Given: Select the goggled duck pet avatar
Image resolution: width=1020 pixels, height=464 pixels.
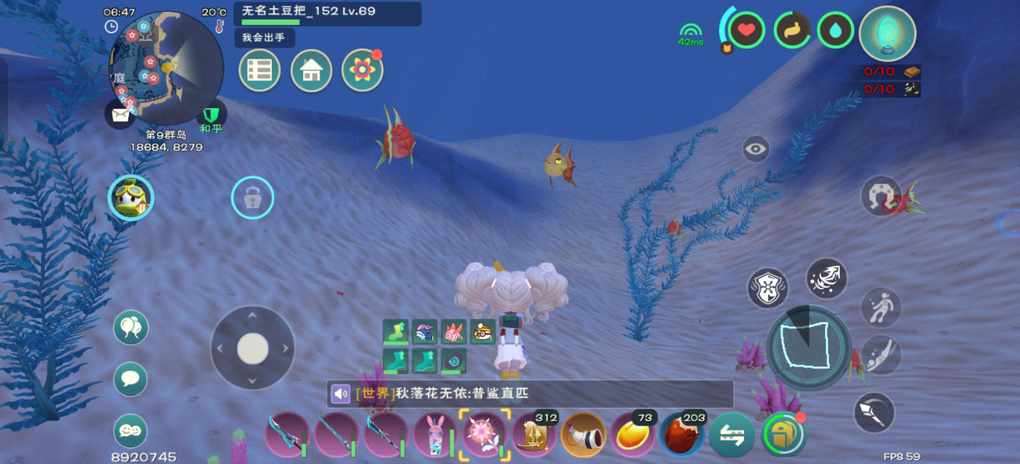Looking at the screenshot, I should click(x=131, y=198).
